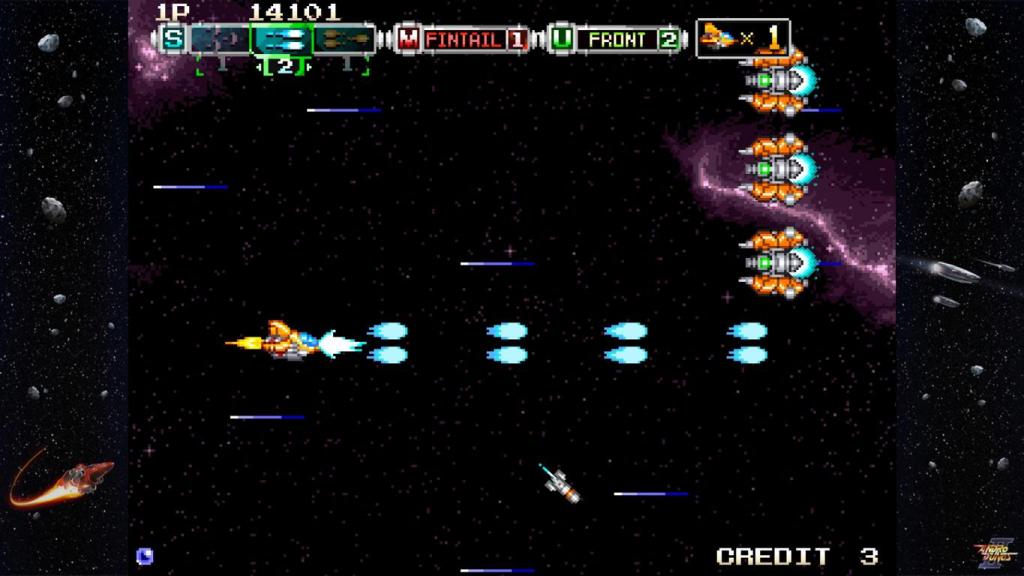Click the red M missile badge
1024x576 pixels.
tap(408, 40)
